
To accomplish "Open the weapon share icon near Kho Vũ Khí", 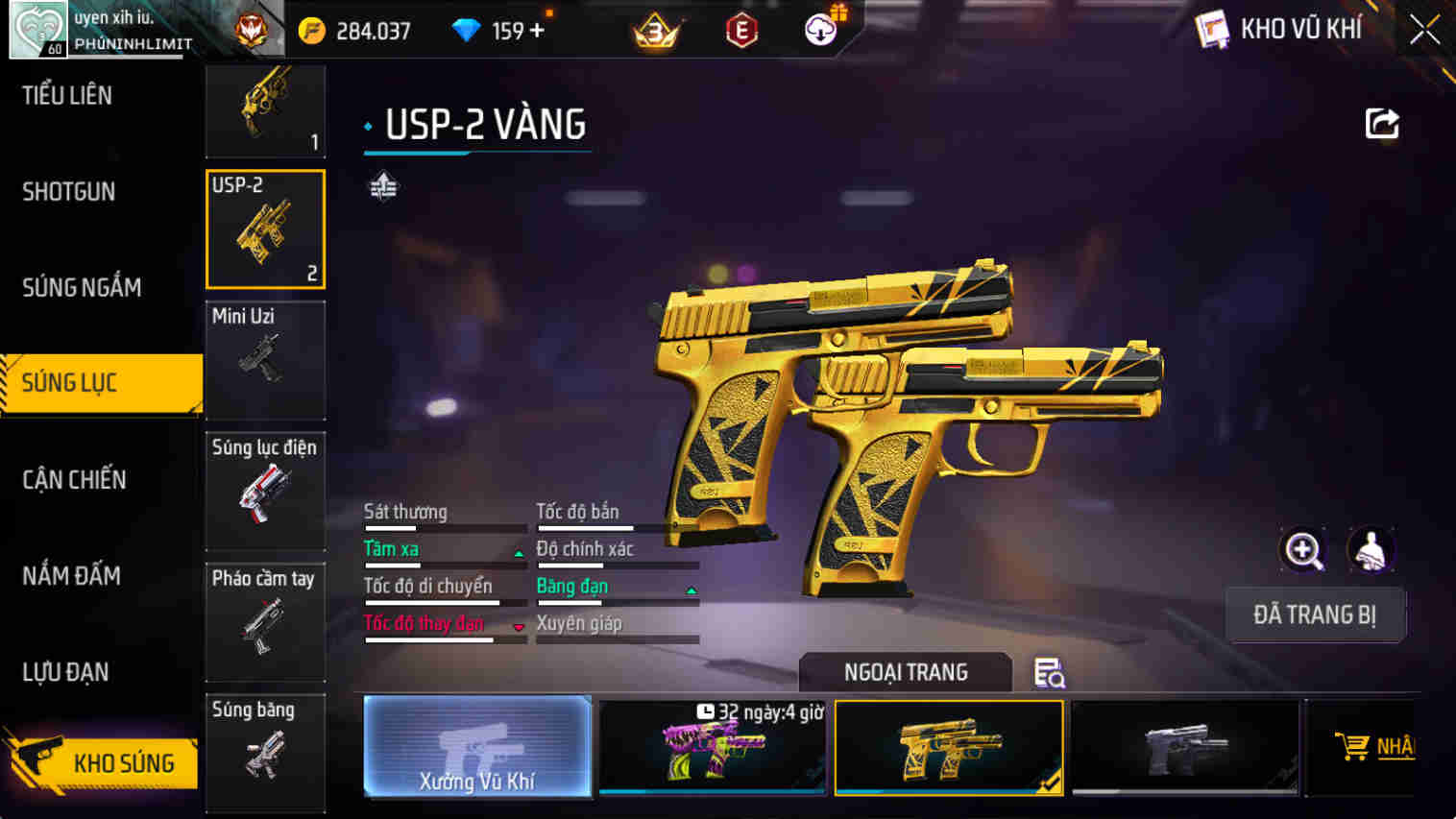I will click(x=1381, y=123).
